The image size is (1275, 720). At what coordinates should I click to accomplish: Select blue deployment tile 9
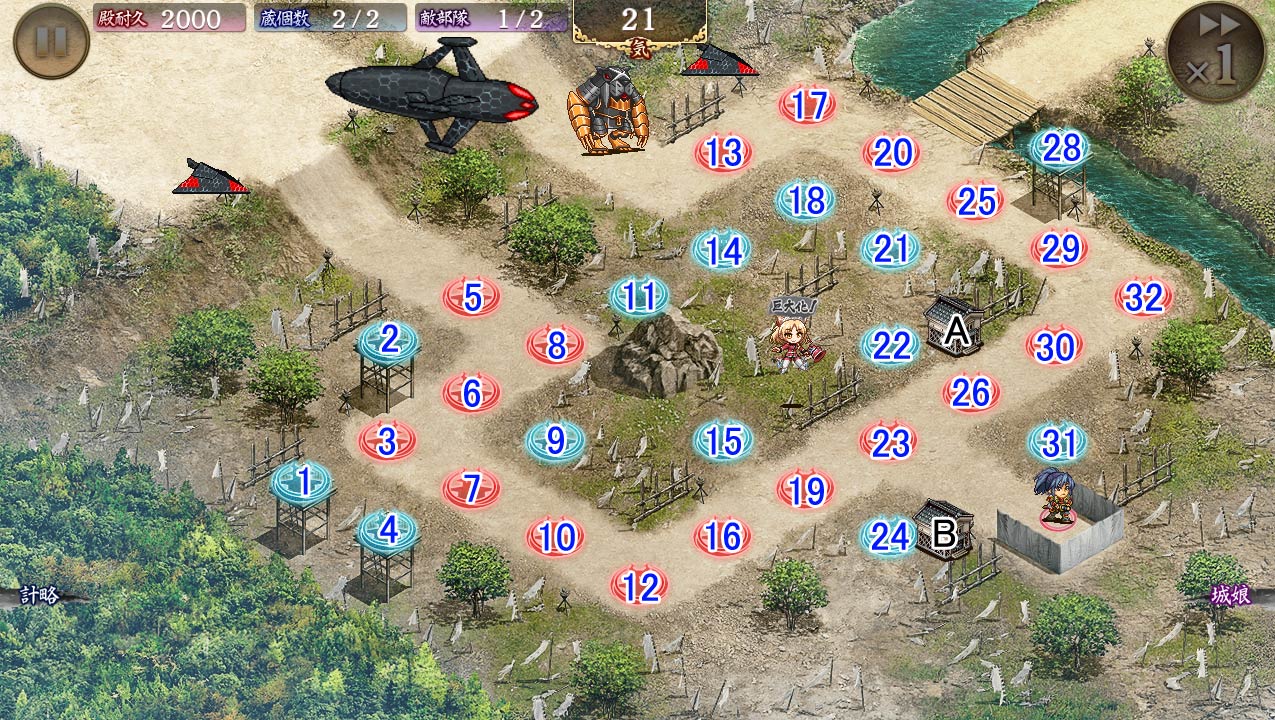(x=556, y=440)
